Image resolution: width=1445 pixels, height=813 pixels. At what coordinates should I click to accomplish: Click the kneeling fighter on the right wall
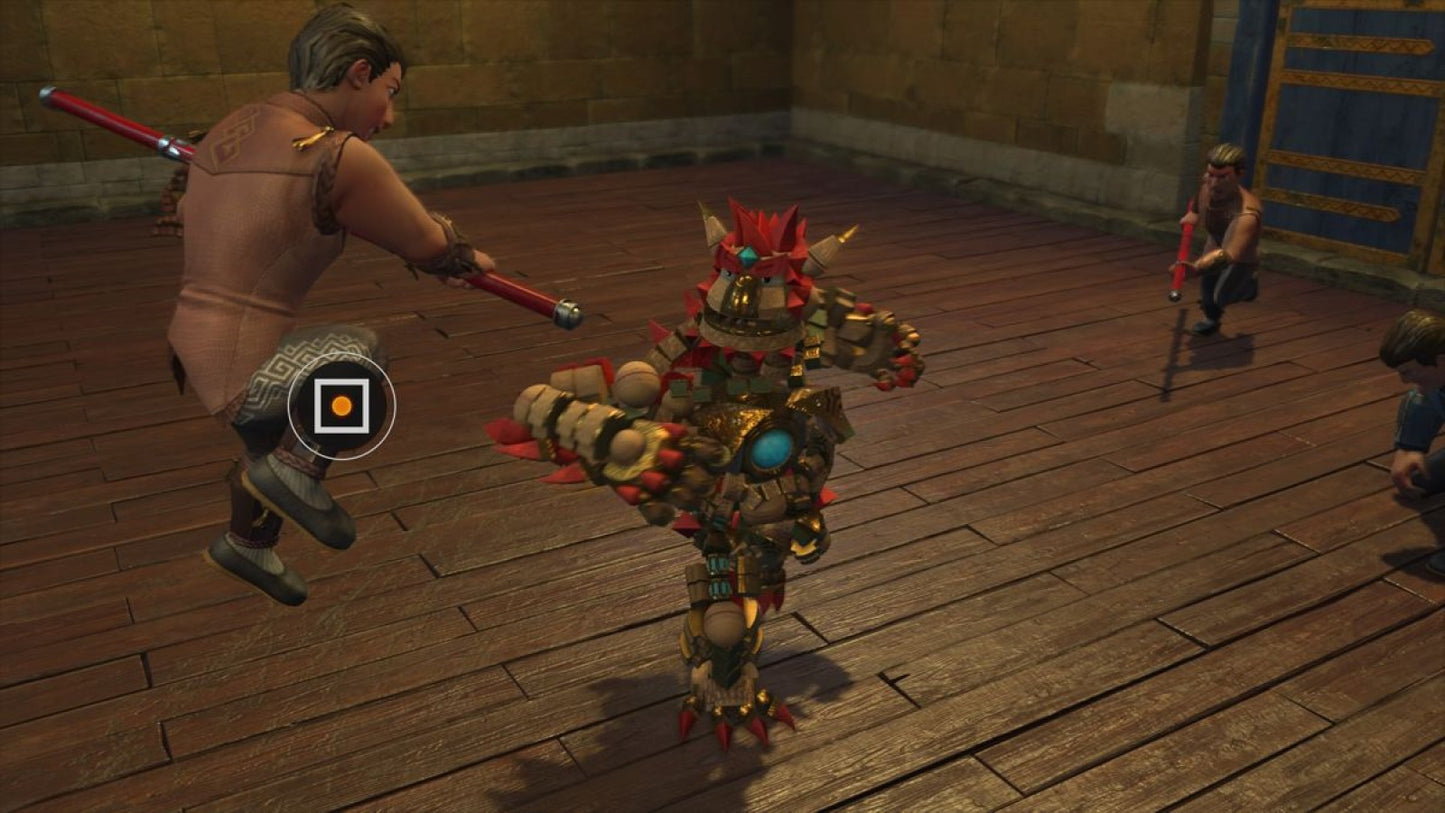click(1225, 225)
